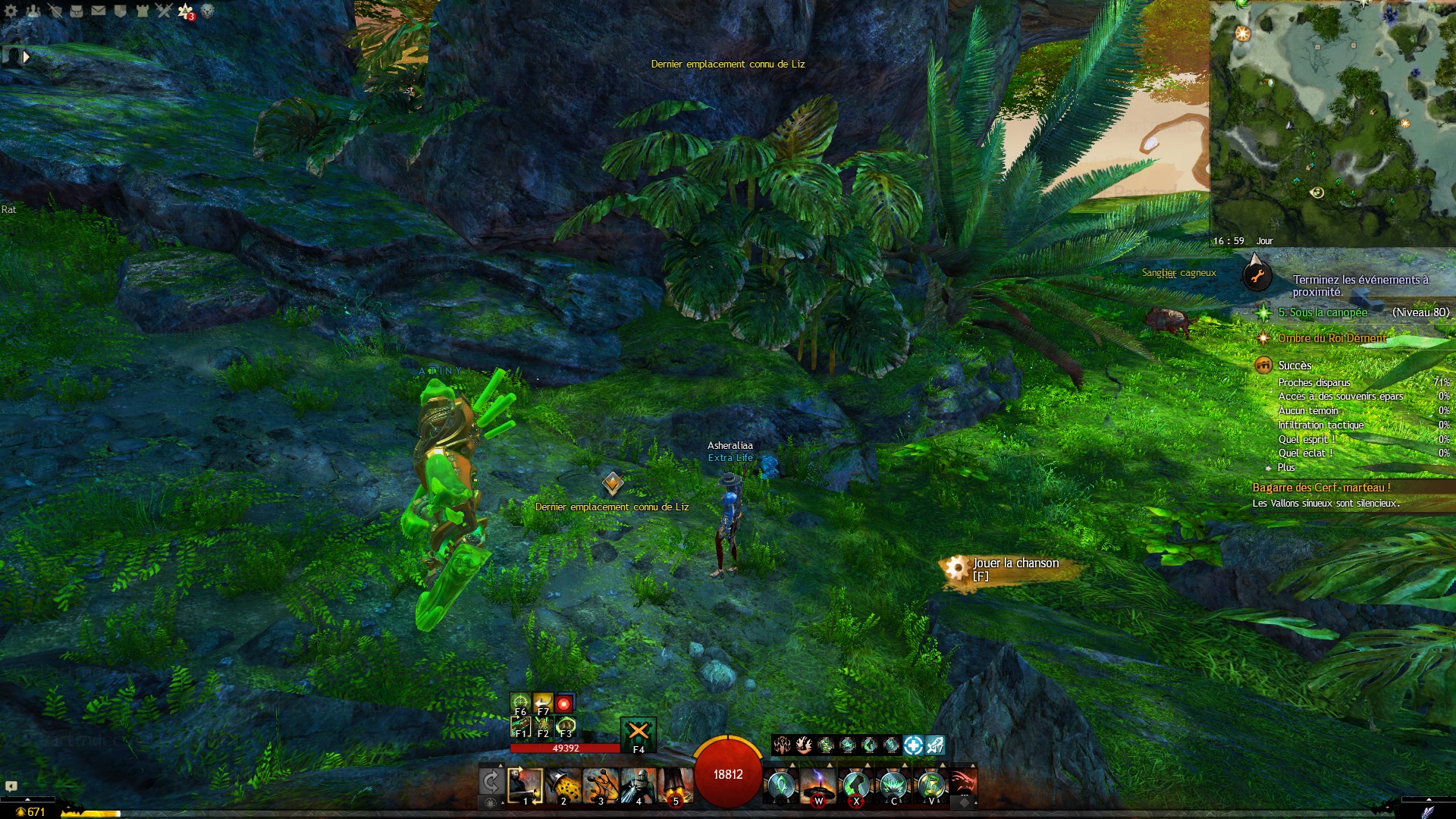Expand the 'Plus' achievements link
This screenshot has height=819, width=1456.
tap(1285, 468)
